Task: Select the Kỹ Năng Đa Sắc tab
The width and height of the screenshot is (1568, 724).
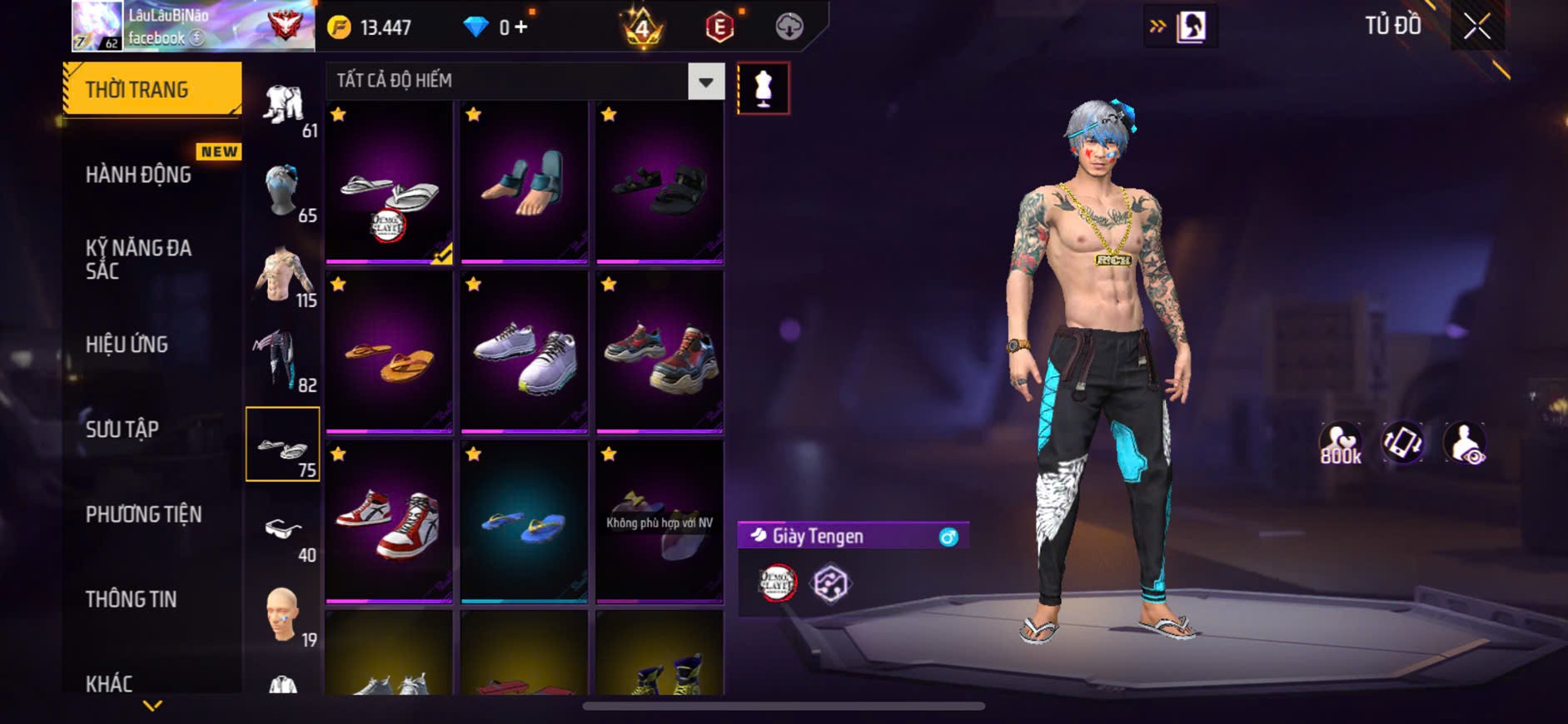Action: [x=139, y=259]
